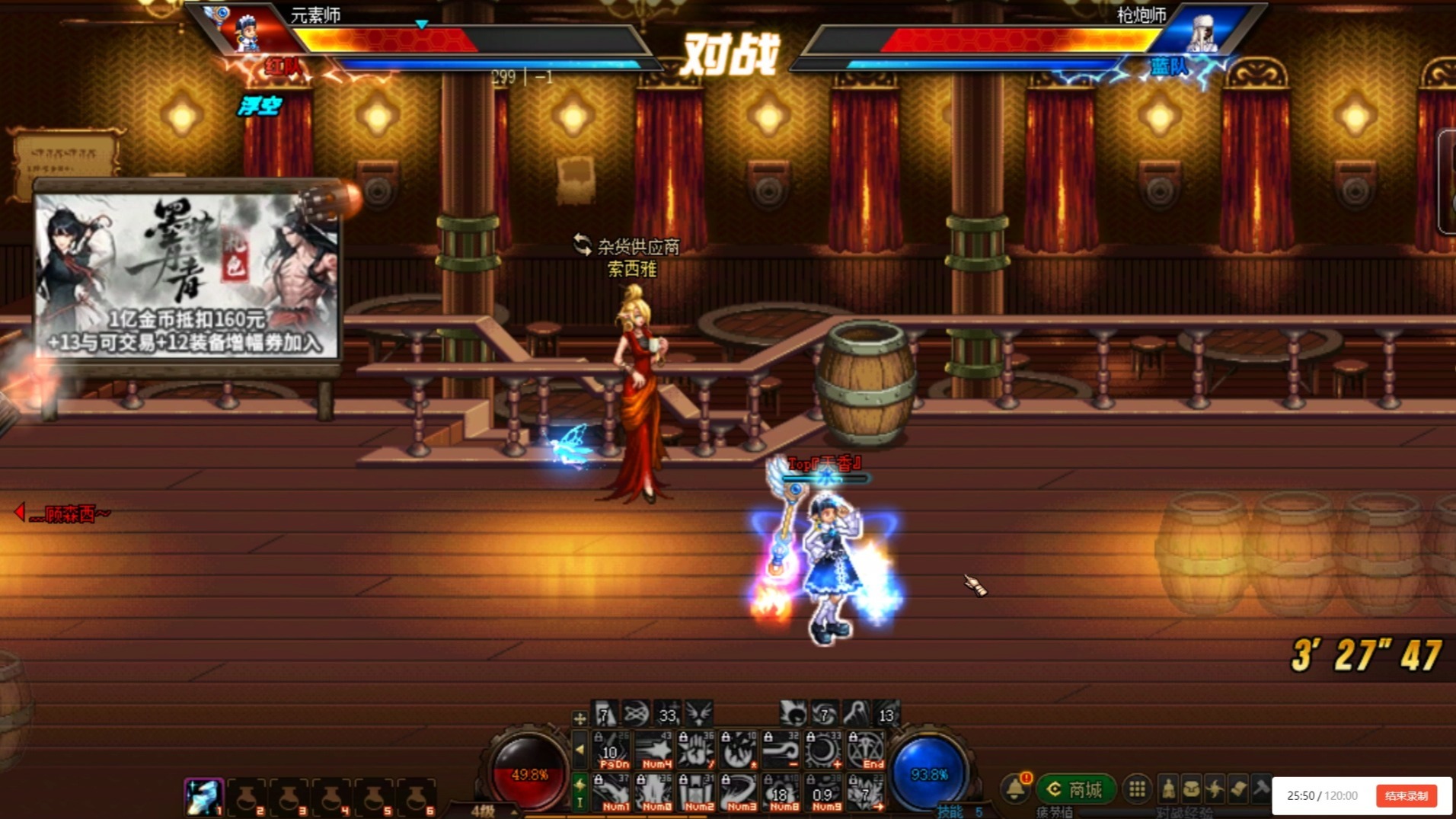Activate the Num4 star dash skill

655,750
